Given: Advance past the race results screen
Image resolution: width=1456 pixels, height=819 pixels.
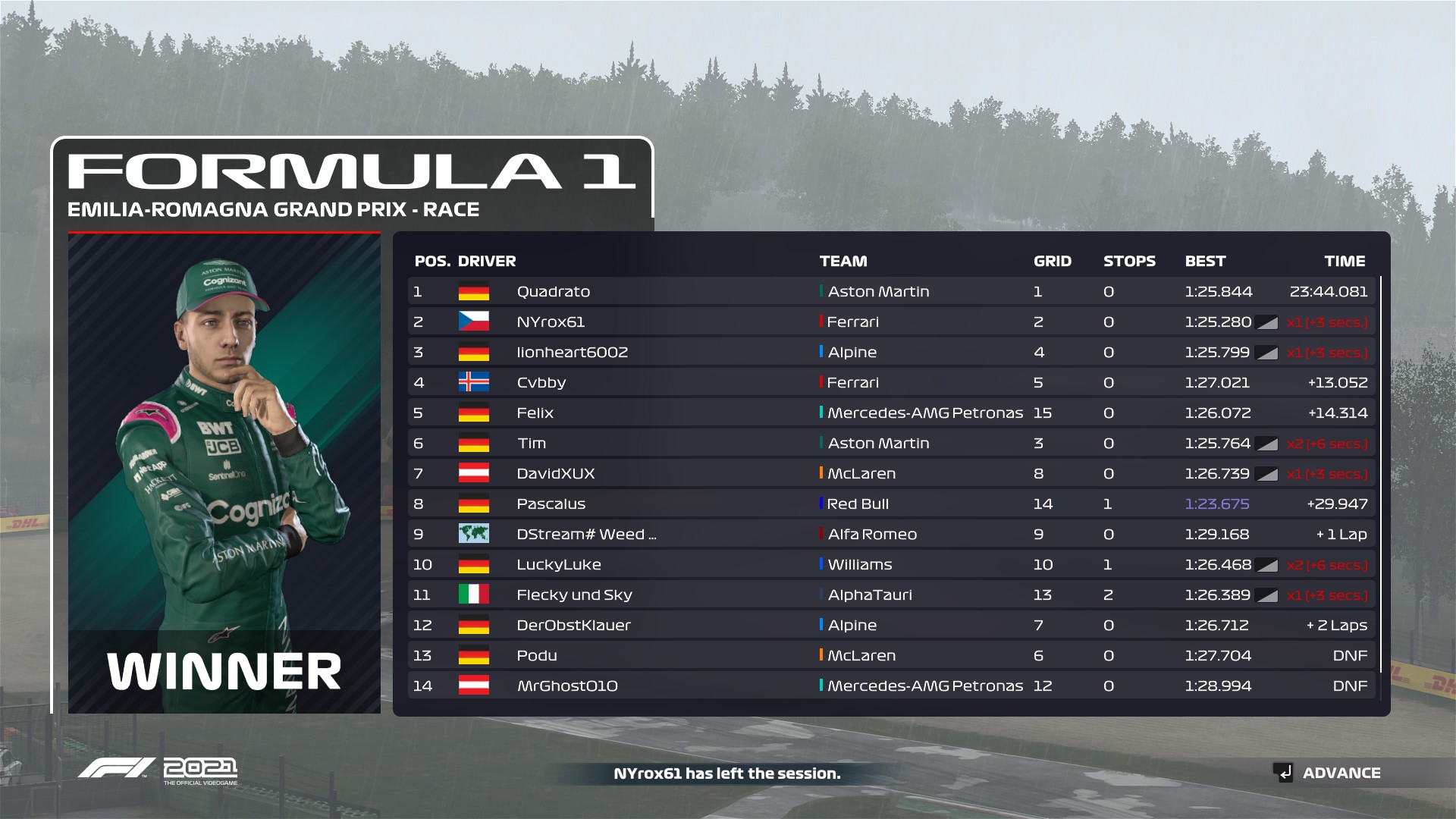Looking at the screenshot, I should [1327, 773].
